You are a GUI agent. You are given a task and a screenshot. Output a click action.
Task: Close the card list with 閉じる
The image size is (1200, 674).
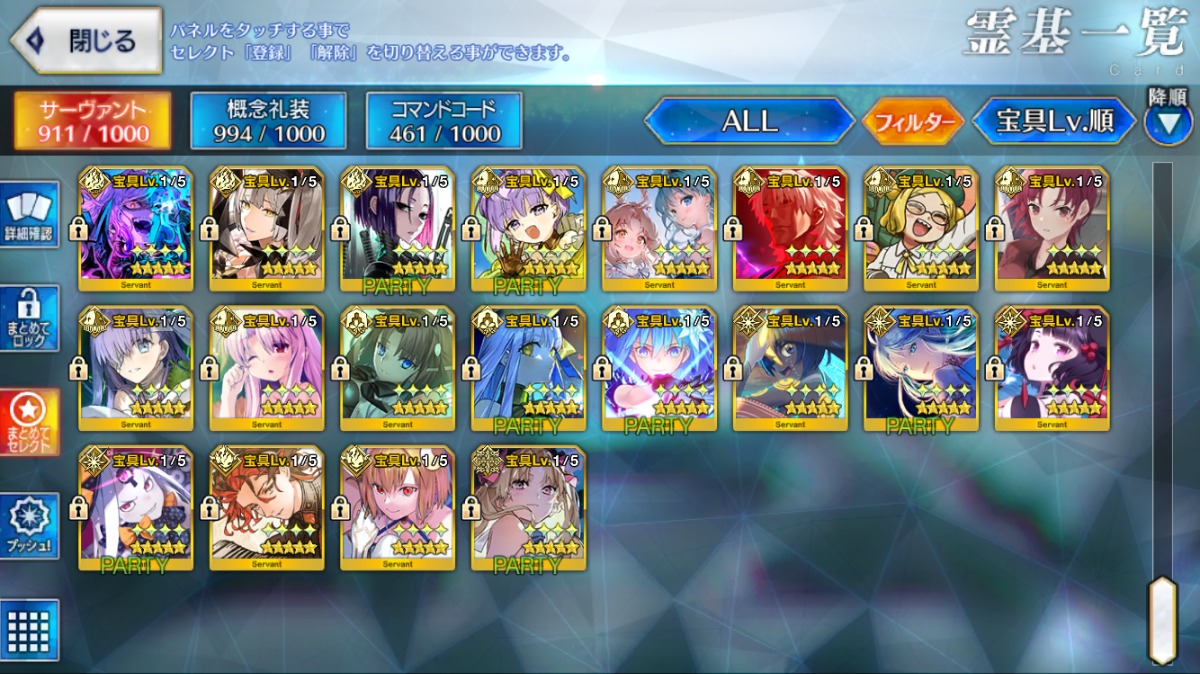tap(86, 41)
